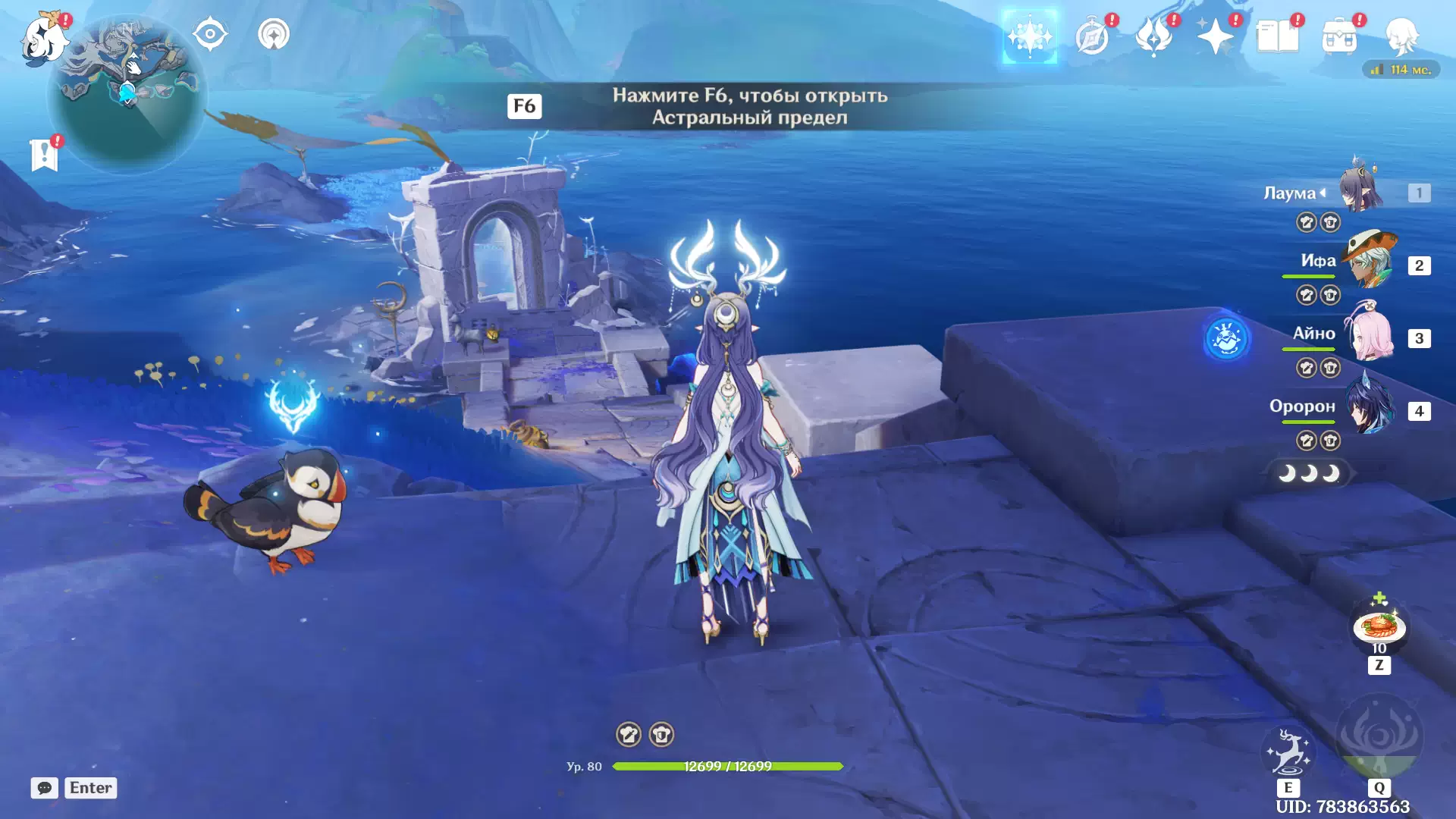Viewport: 1456px width, 819px height.
Task: Use the quick-slot food dish
Action: 1379,627
